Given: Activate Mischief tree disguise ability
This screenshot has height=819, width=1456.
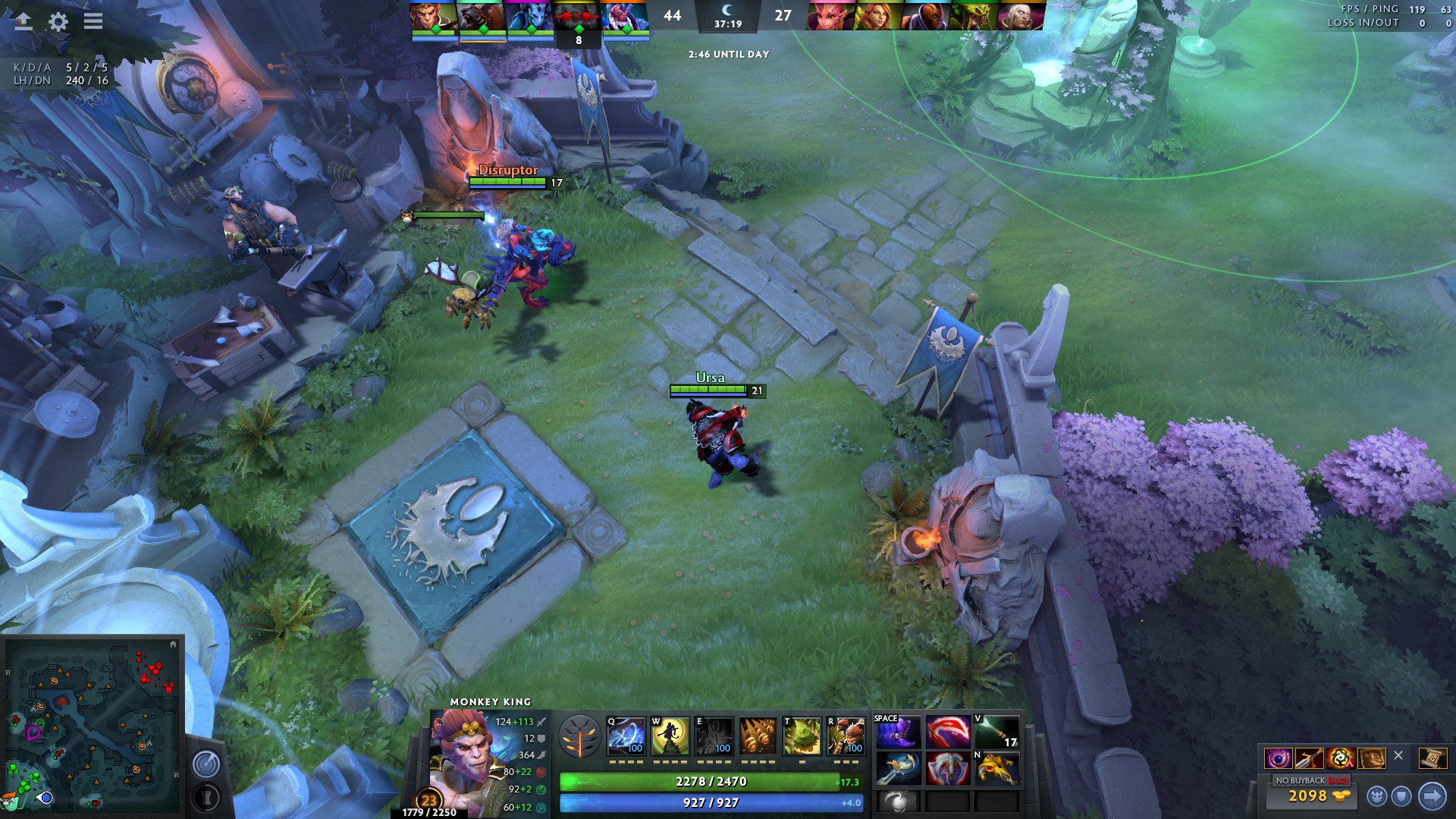Looking at the screenshot, I should [x=802, y=736].
